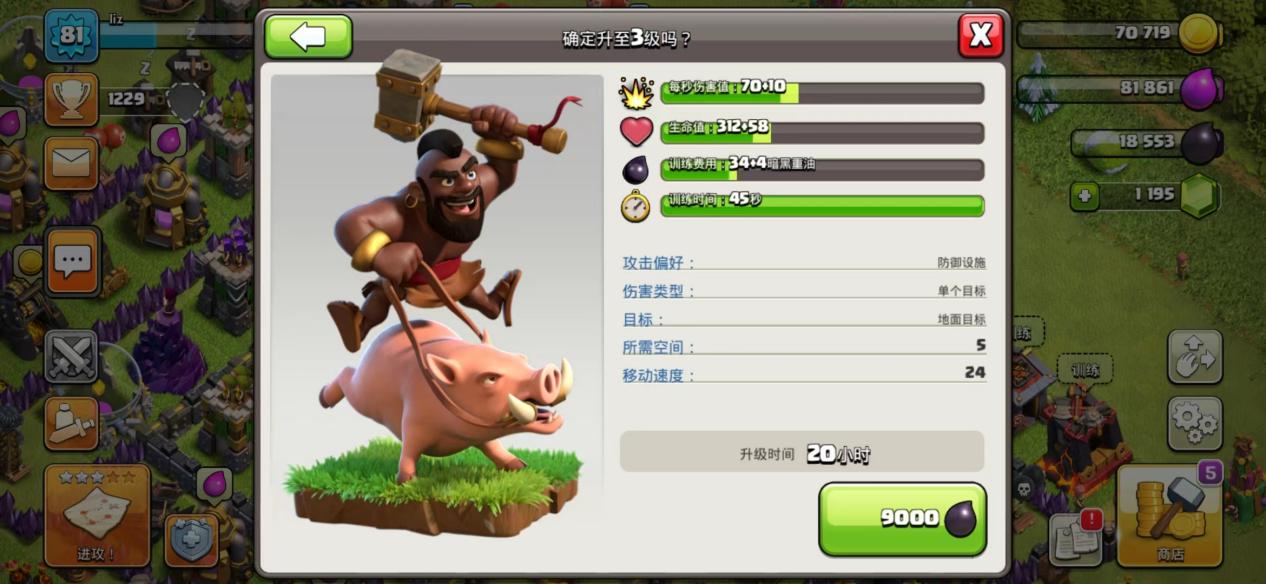Close the upgrade dialog with red X

[980, 36]
